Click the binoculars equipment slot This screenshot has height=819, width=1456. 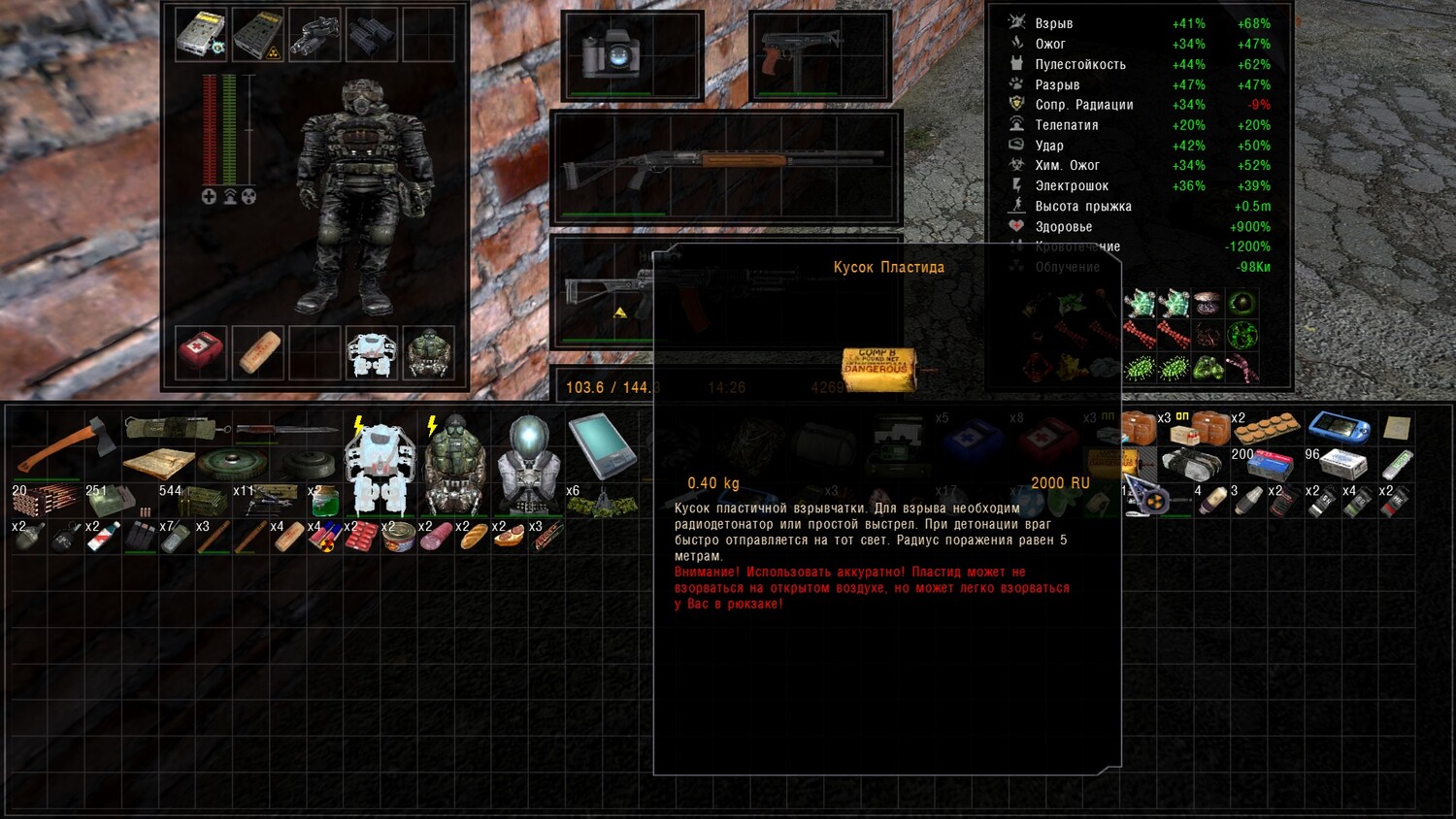pos(371,35)
